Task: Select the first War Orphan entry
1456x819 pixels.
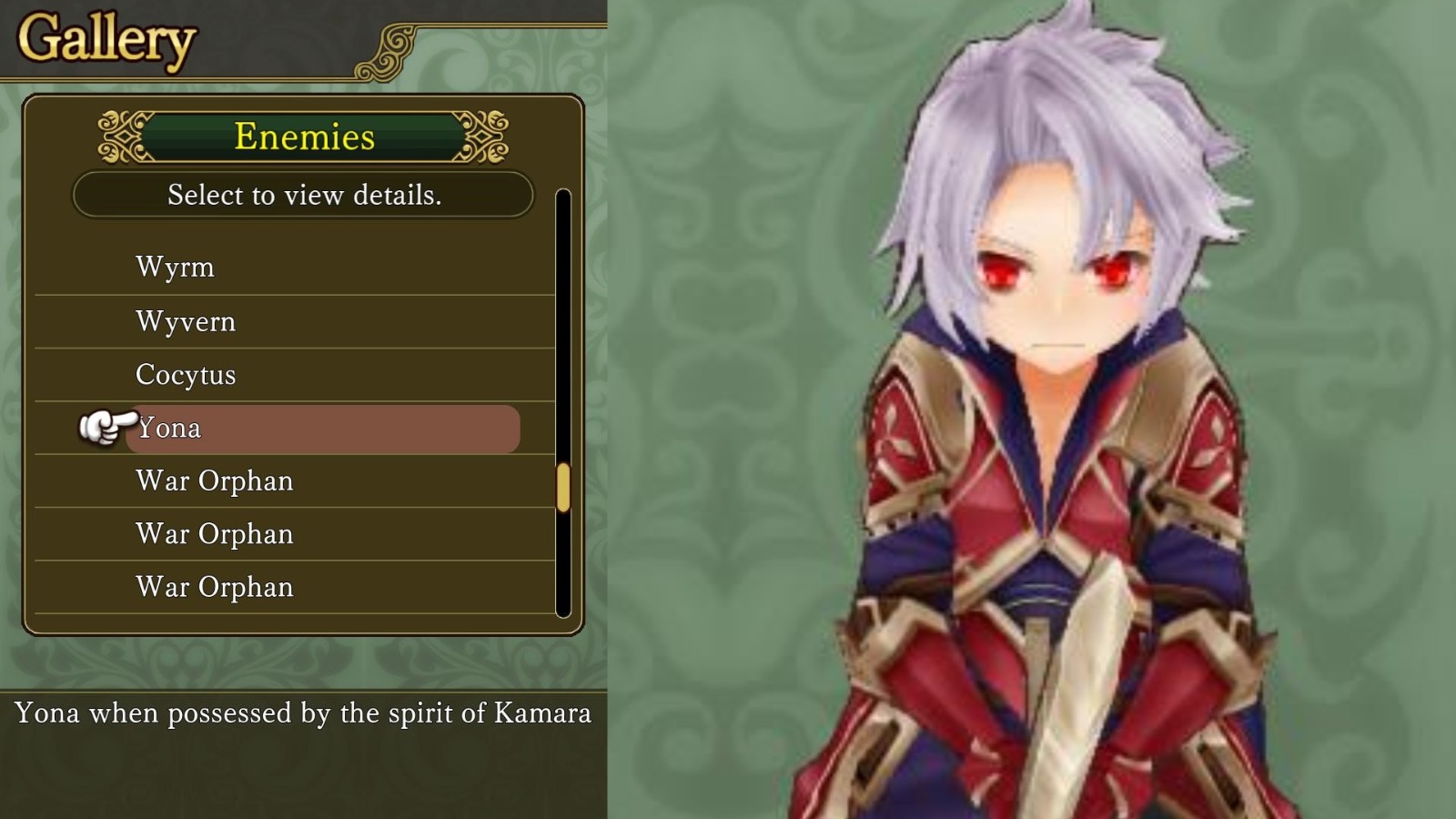Action: [x=213, y=480]
